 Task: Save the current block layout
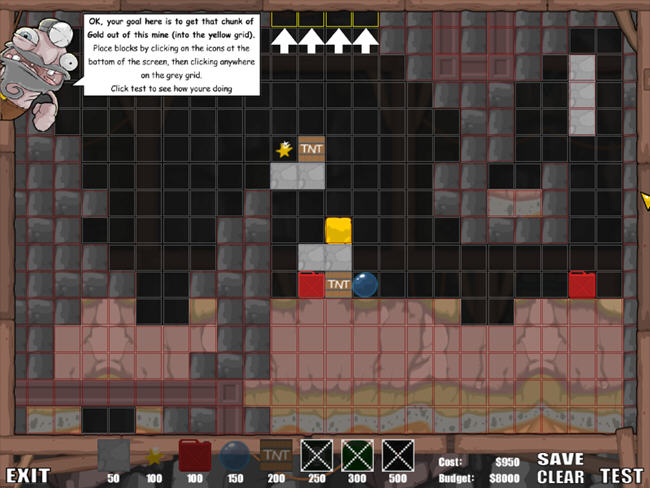[x=560, y=459]
